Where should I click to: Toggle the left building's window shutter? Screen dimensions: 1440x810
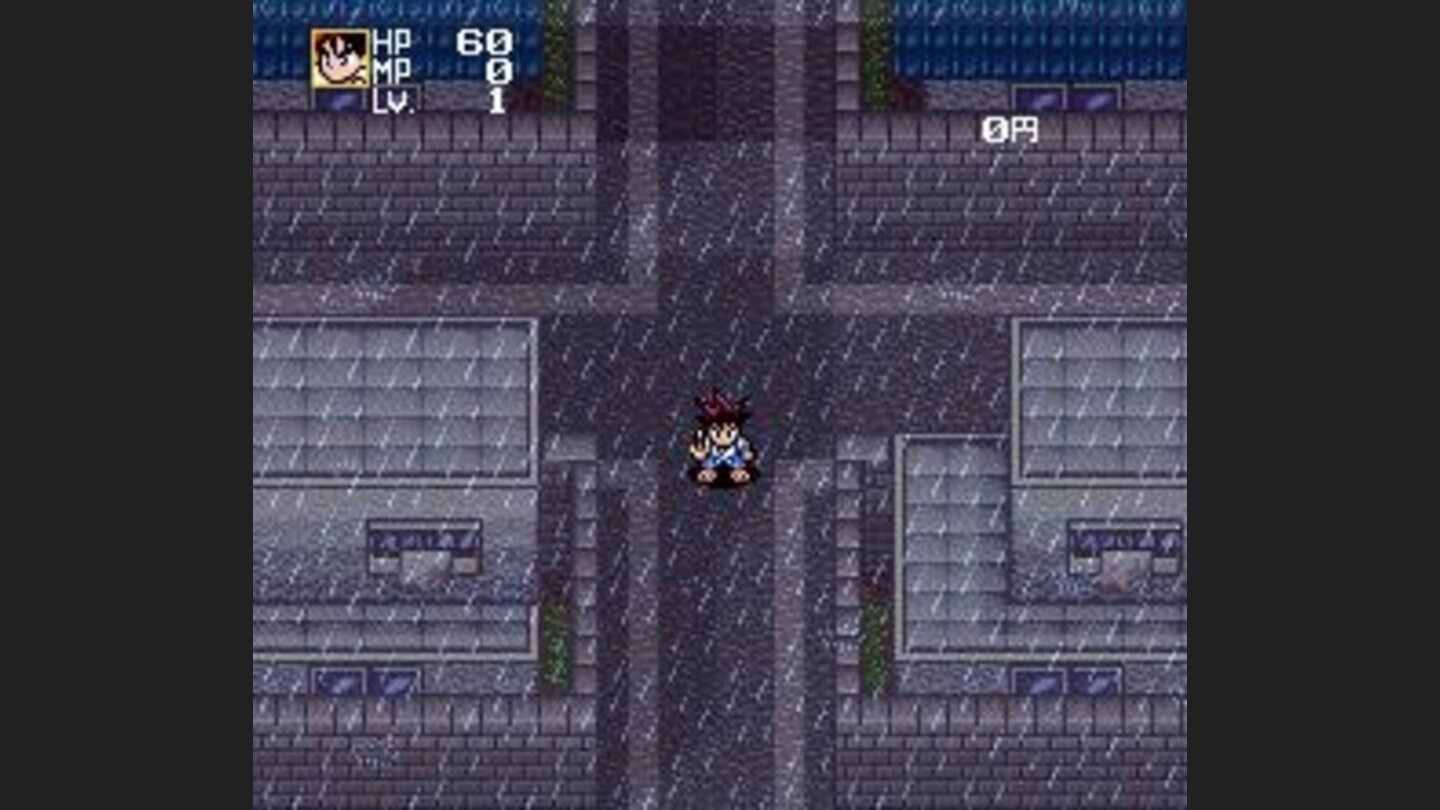365,682
